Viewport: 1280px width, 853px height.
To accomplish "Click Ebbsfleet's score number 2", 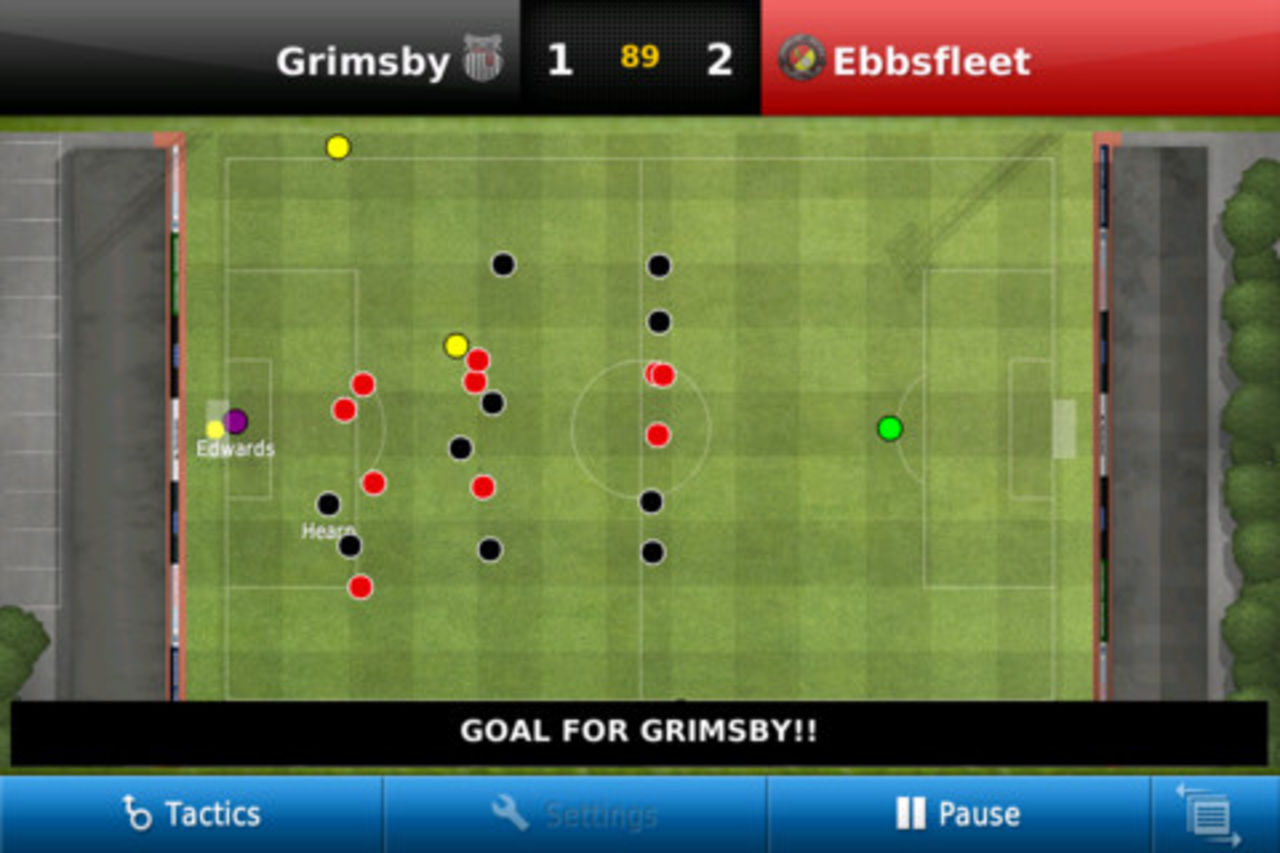I will click(719, 60).
